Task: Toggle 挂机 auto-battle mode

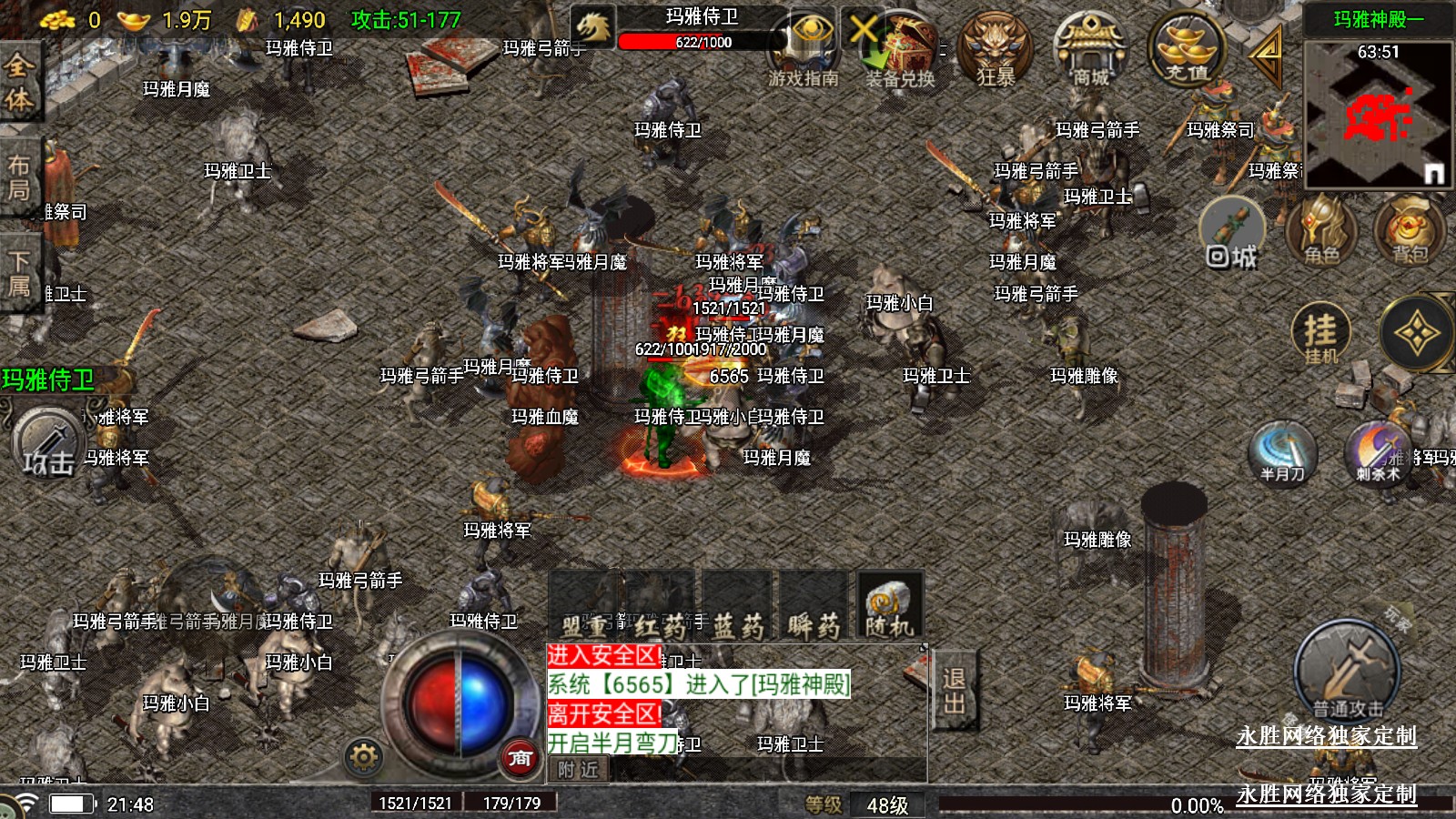Action: point(1321,333)
